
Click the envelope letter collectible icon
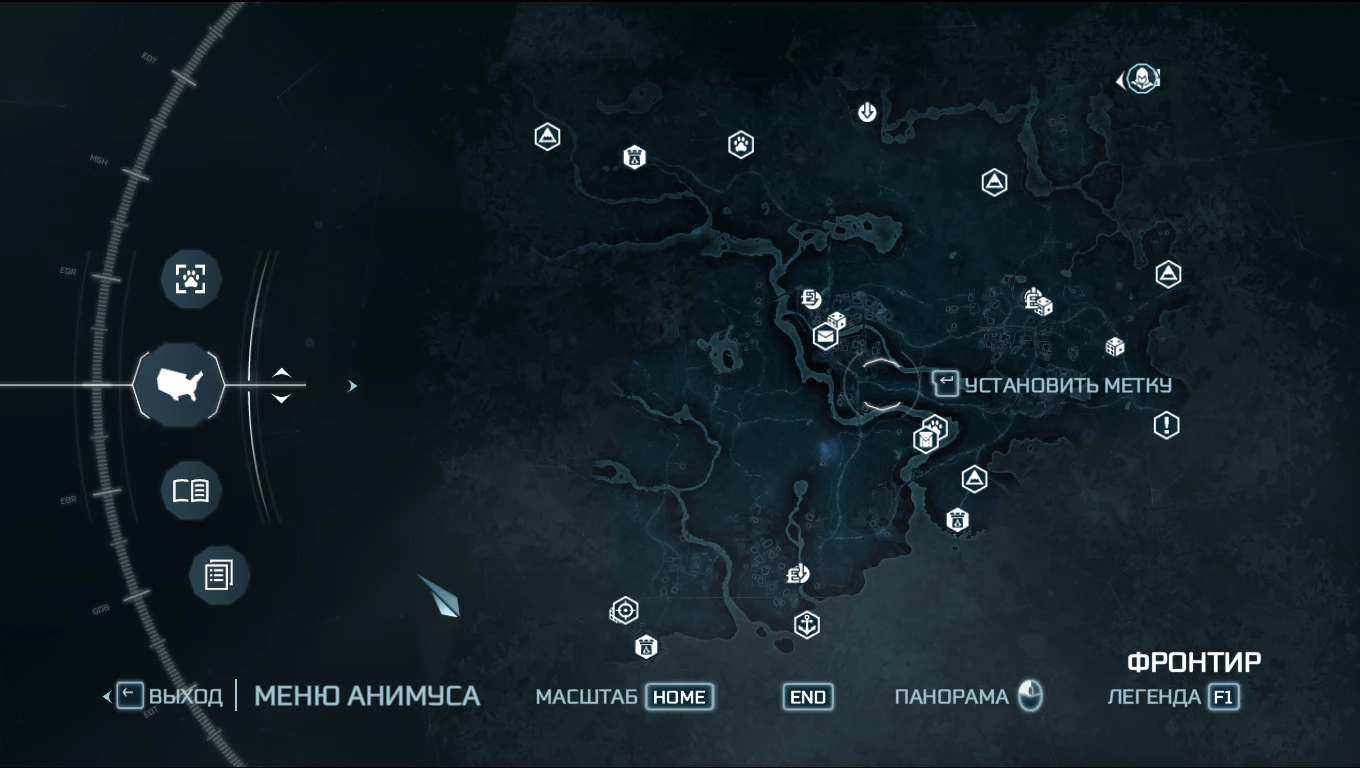[824, 337]
